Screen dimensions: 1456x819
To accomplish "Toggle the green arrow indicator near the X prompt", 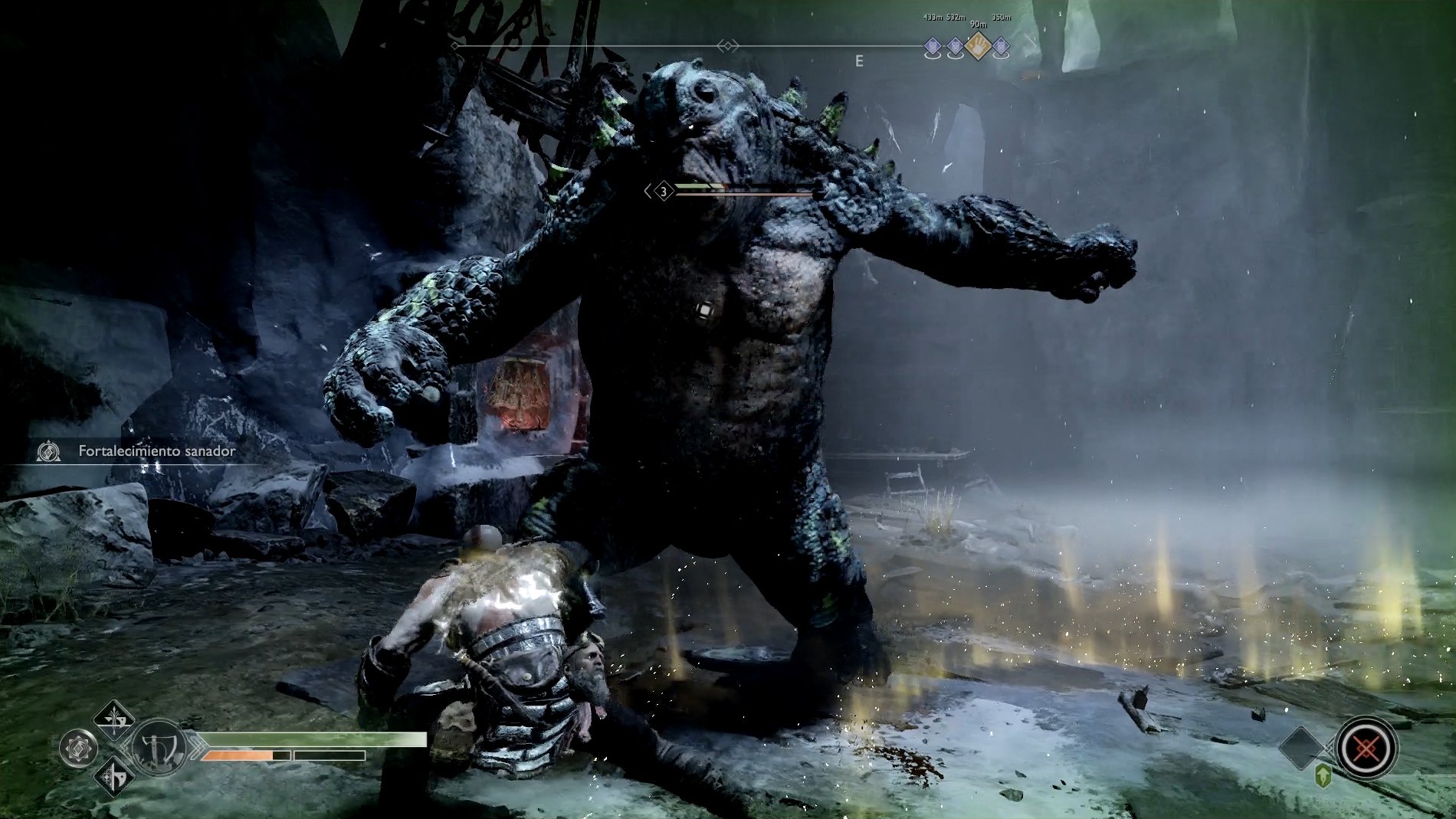I will coord(1323,776).
